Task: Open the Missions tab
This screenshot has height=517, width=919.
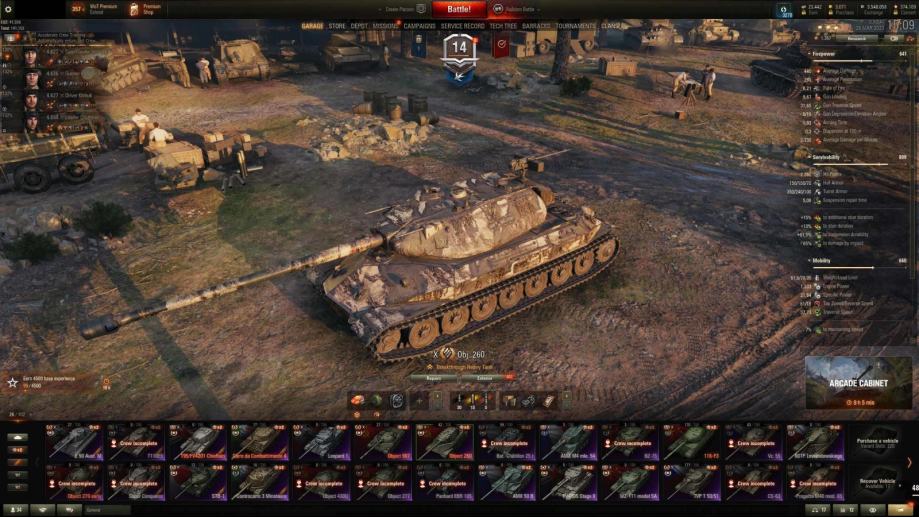Action: tap(385, 26)
